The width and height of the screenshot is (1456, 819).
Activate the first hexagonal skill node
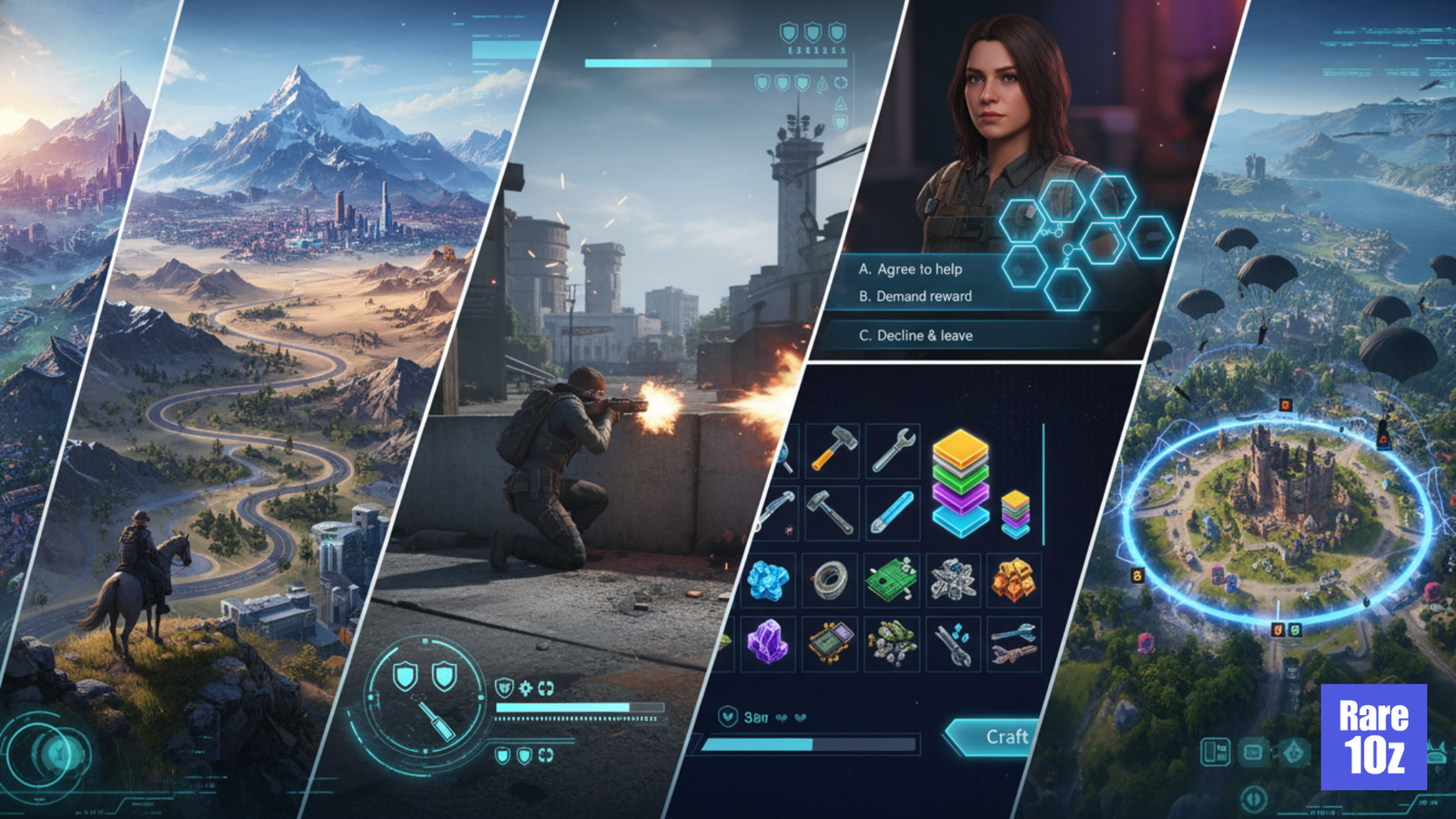(x=1021, y=221)
